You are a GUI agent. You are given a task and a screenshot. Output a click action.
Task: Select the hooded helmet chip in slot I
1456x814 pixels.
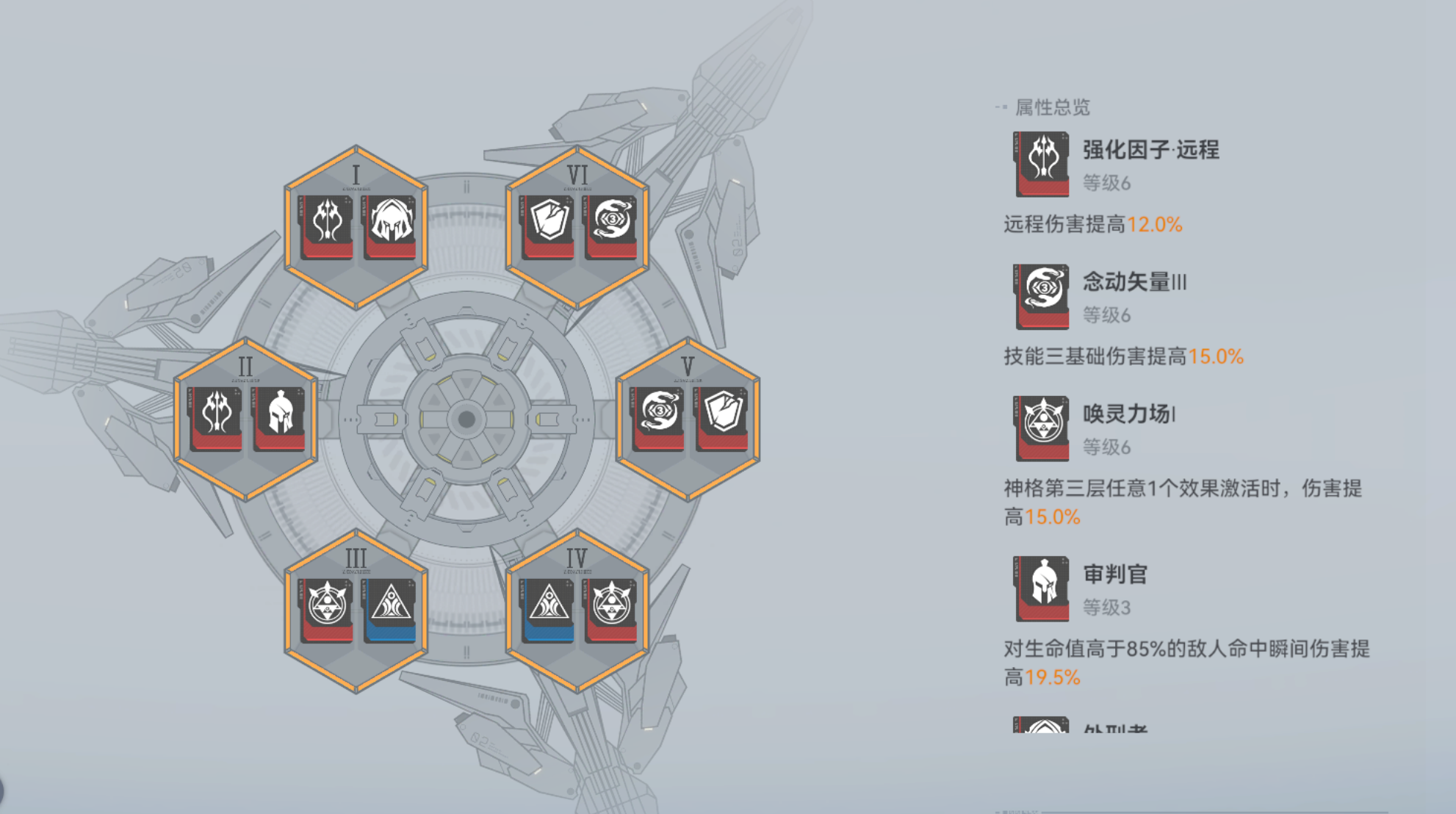[x=390, y=226]
